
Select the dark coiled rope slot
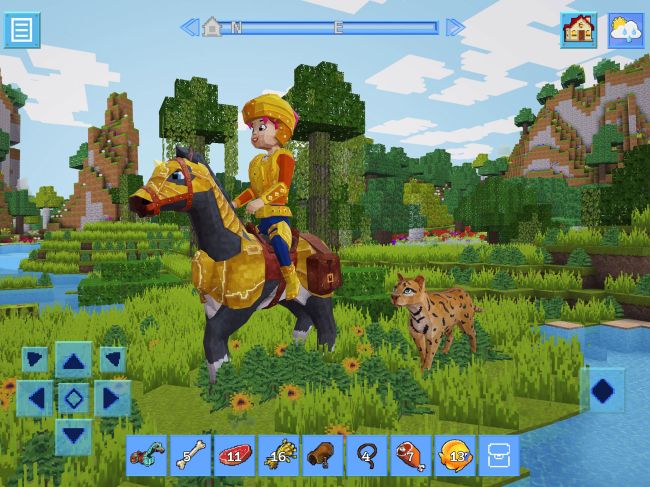(x=366, y=455)
